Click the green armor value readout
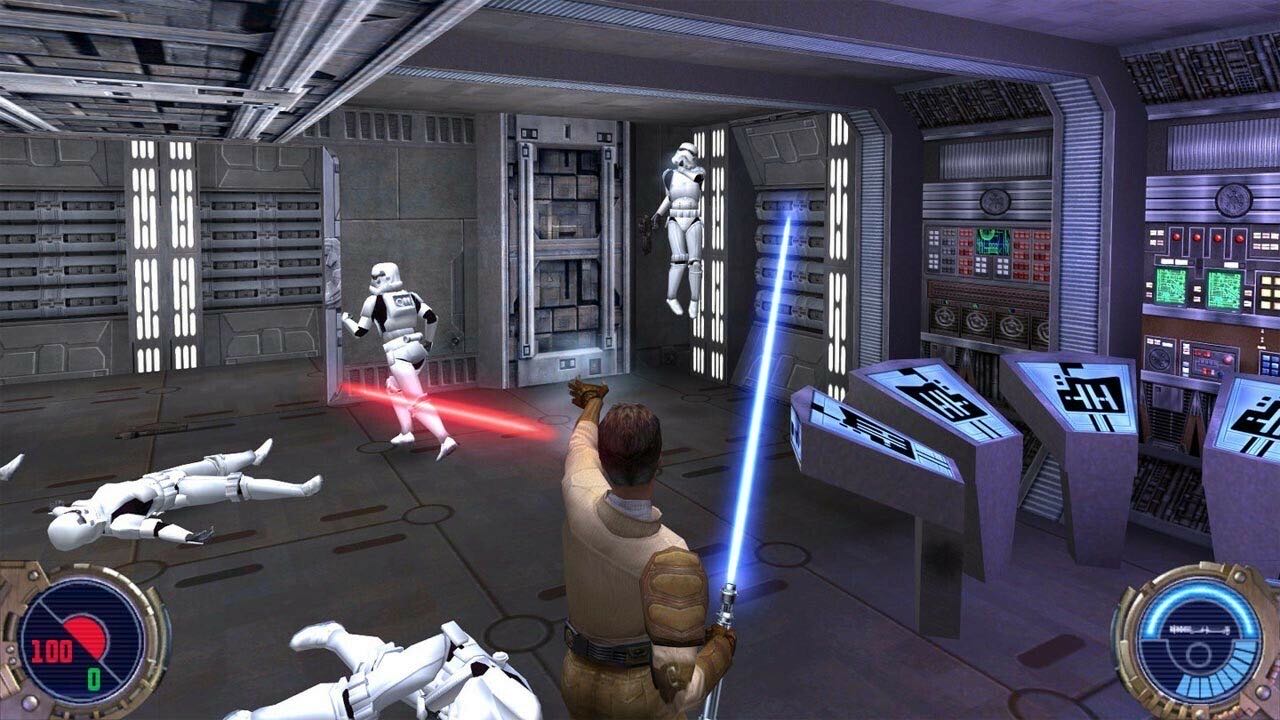The image size is (1280, 720). (93, 678)
